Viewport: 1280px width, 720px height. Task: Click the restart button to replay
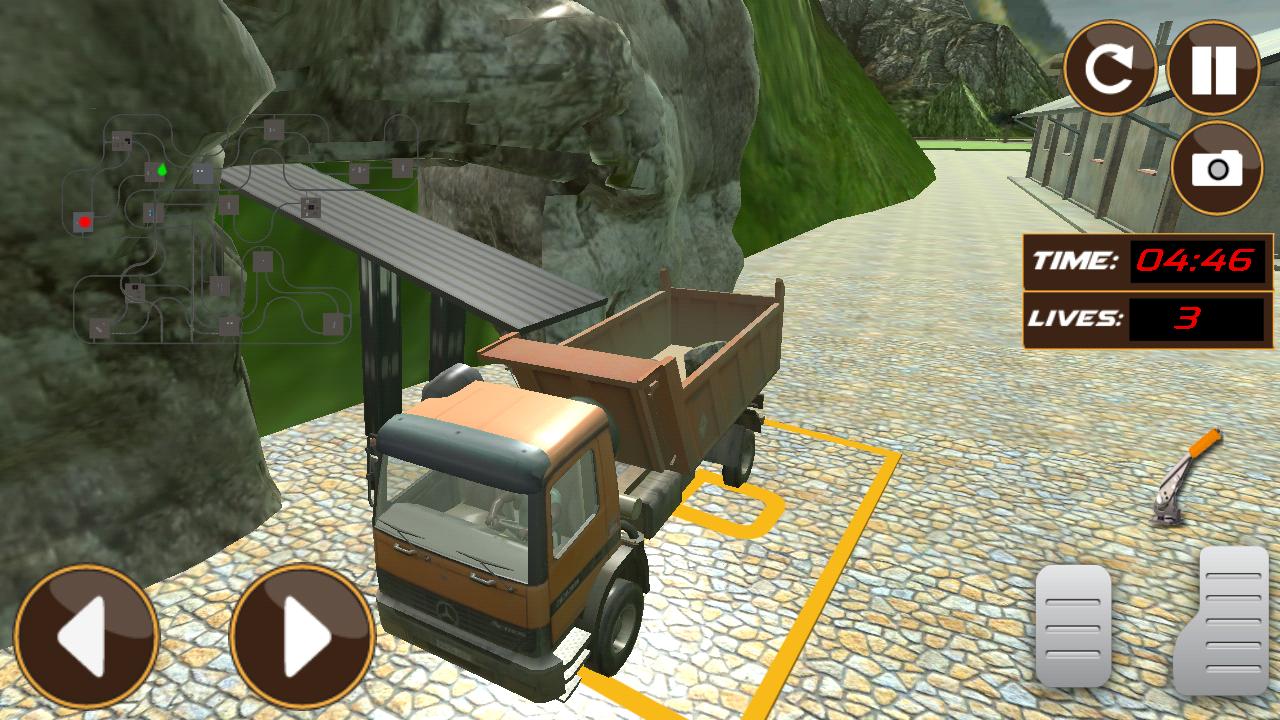(1113, 67)
